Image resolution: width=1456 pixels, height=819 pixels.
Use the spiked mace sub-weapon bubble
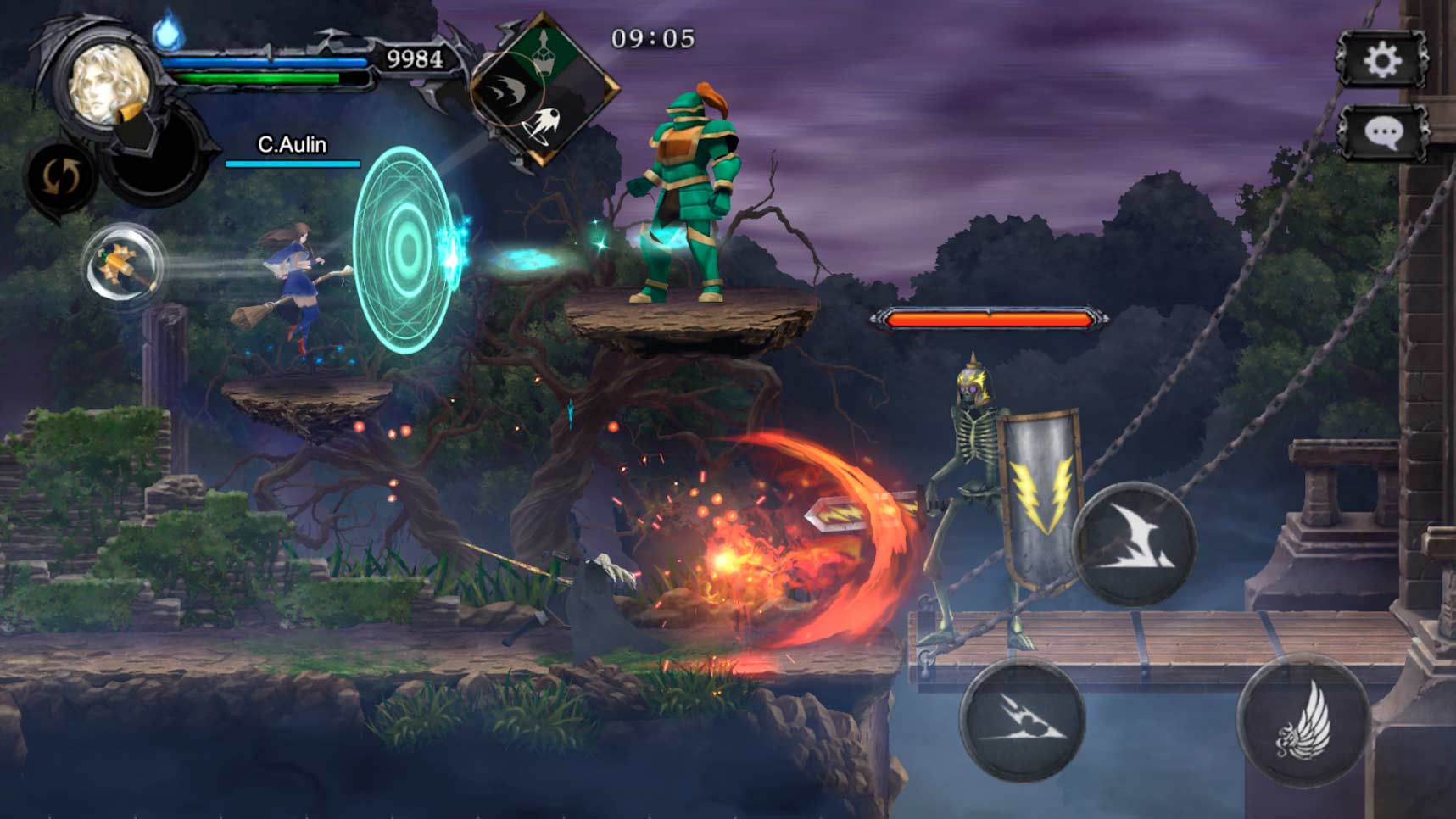[x=124, y=265]
